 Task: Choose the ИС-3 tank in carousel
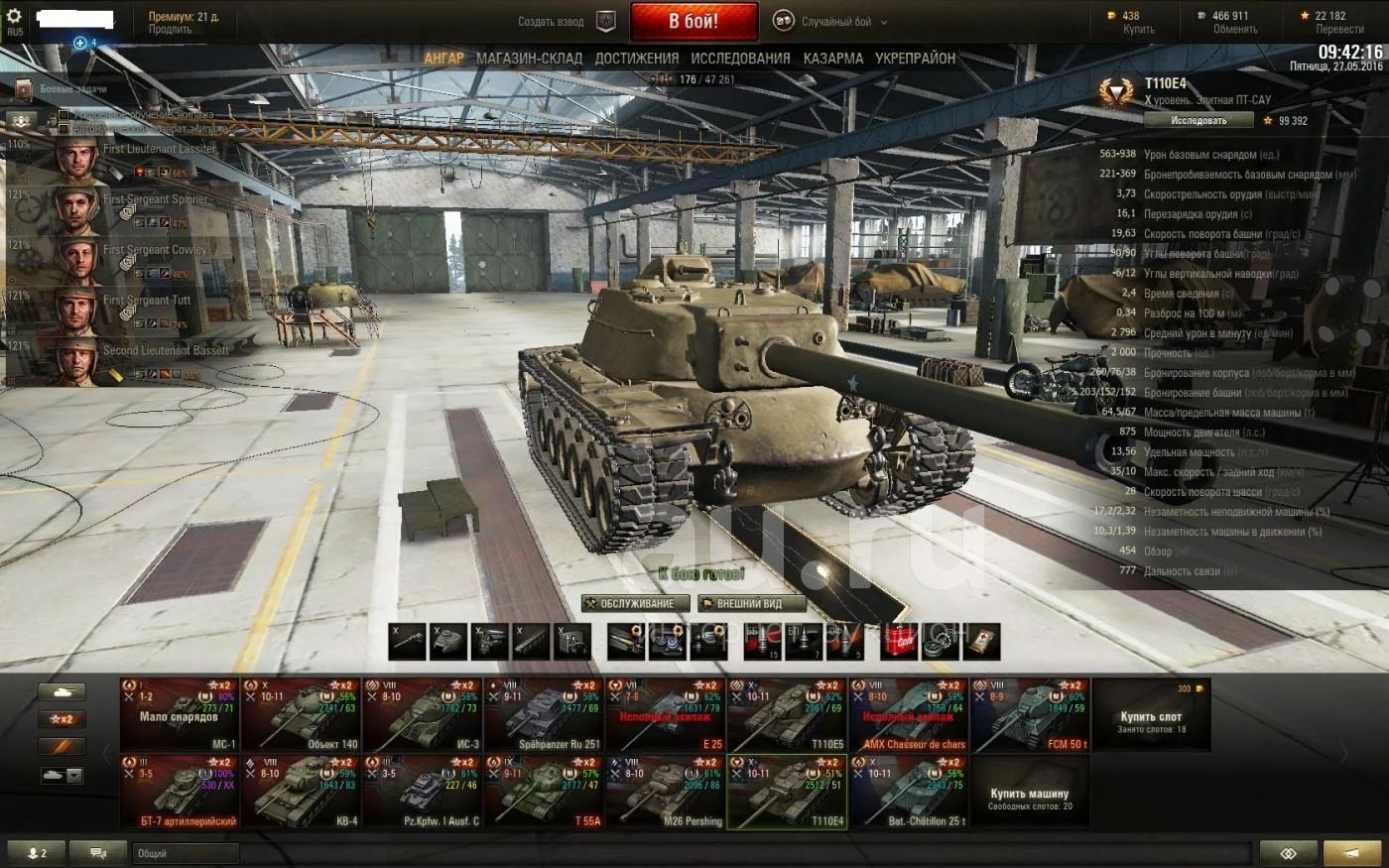click(x=423, y=715)
